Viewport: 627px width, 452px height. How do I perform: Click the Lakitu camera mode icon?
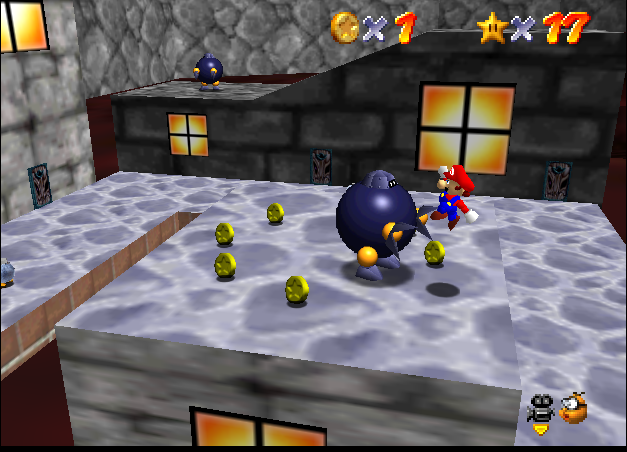coord(574,408)
